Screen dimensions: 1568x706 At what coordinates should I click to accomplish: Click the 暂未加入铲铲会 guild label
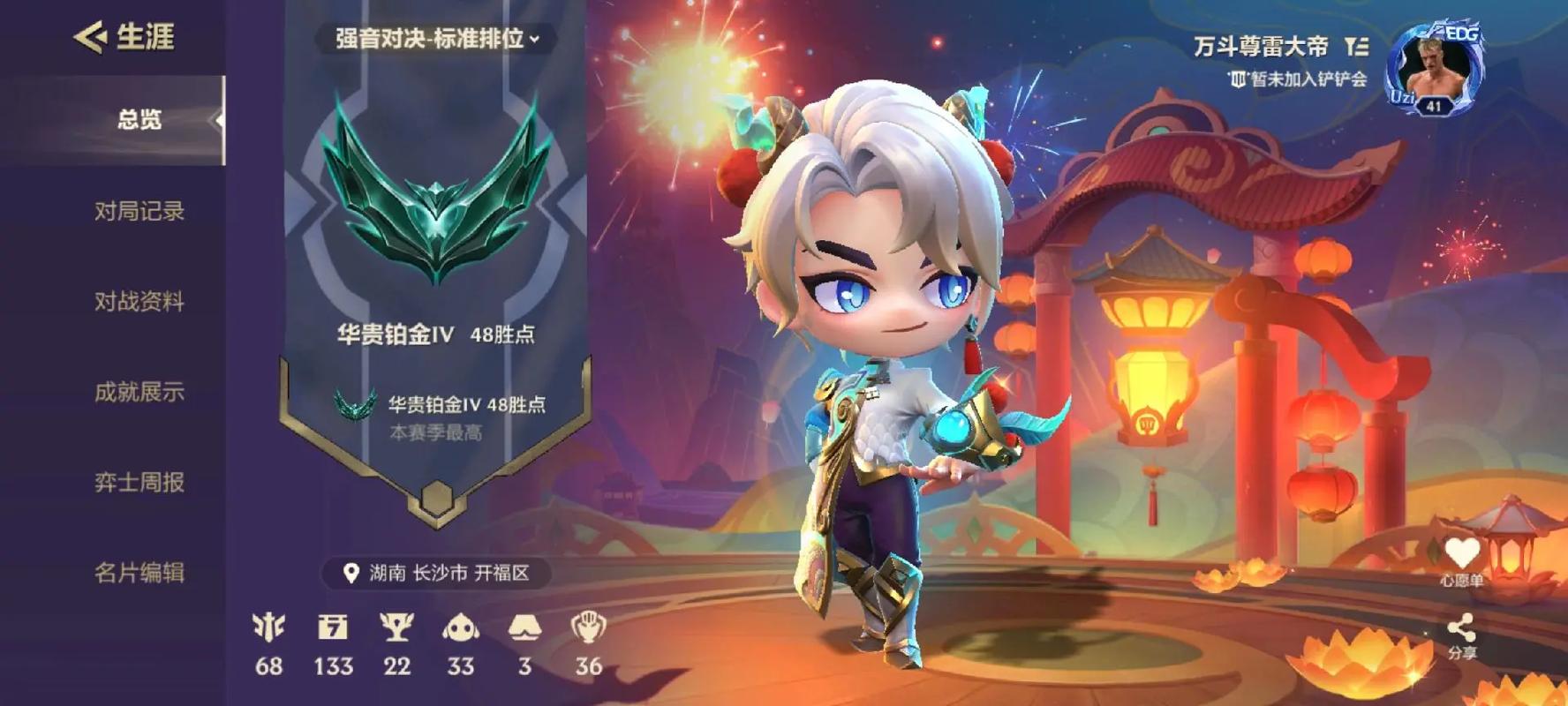pos(1299,79)
